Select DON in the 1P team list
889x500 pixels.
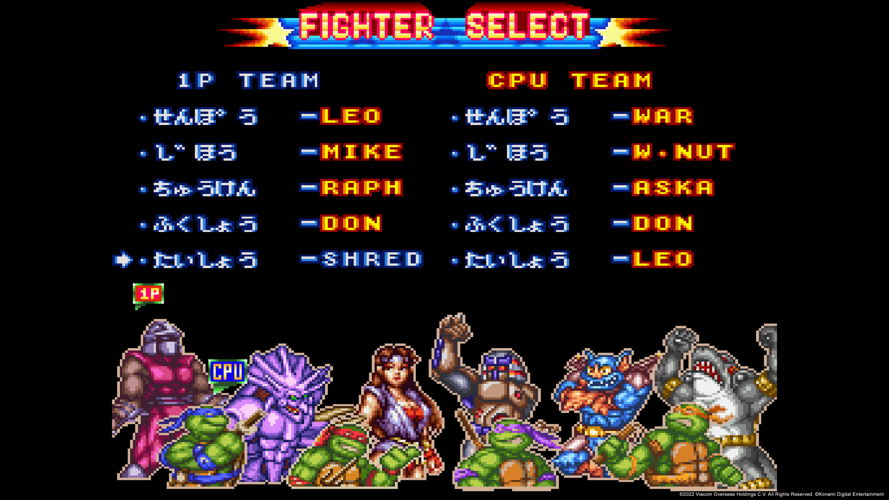pyautogui.click(x=351, y=224)
